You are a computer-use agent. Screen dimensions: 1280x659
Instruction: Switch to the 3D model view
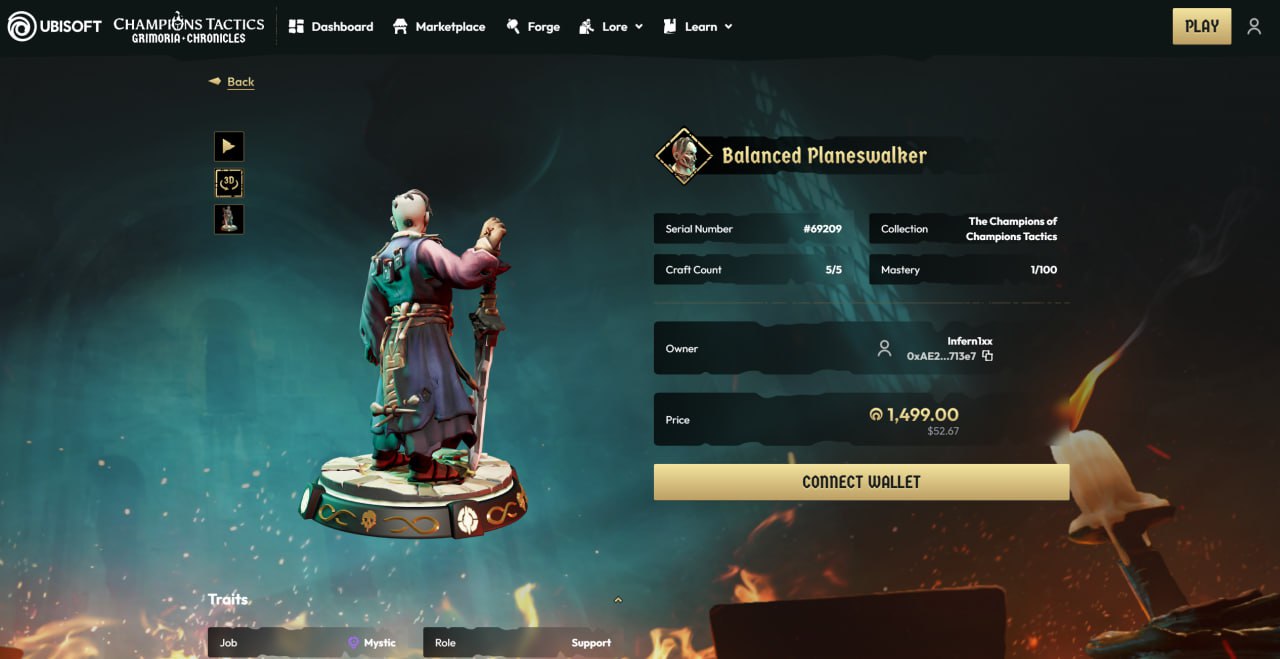pos(229,183)
